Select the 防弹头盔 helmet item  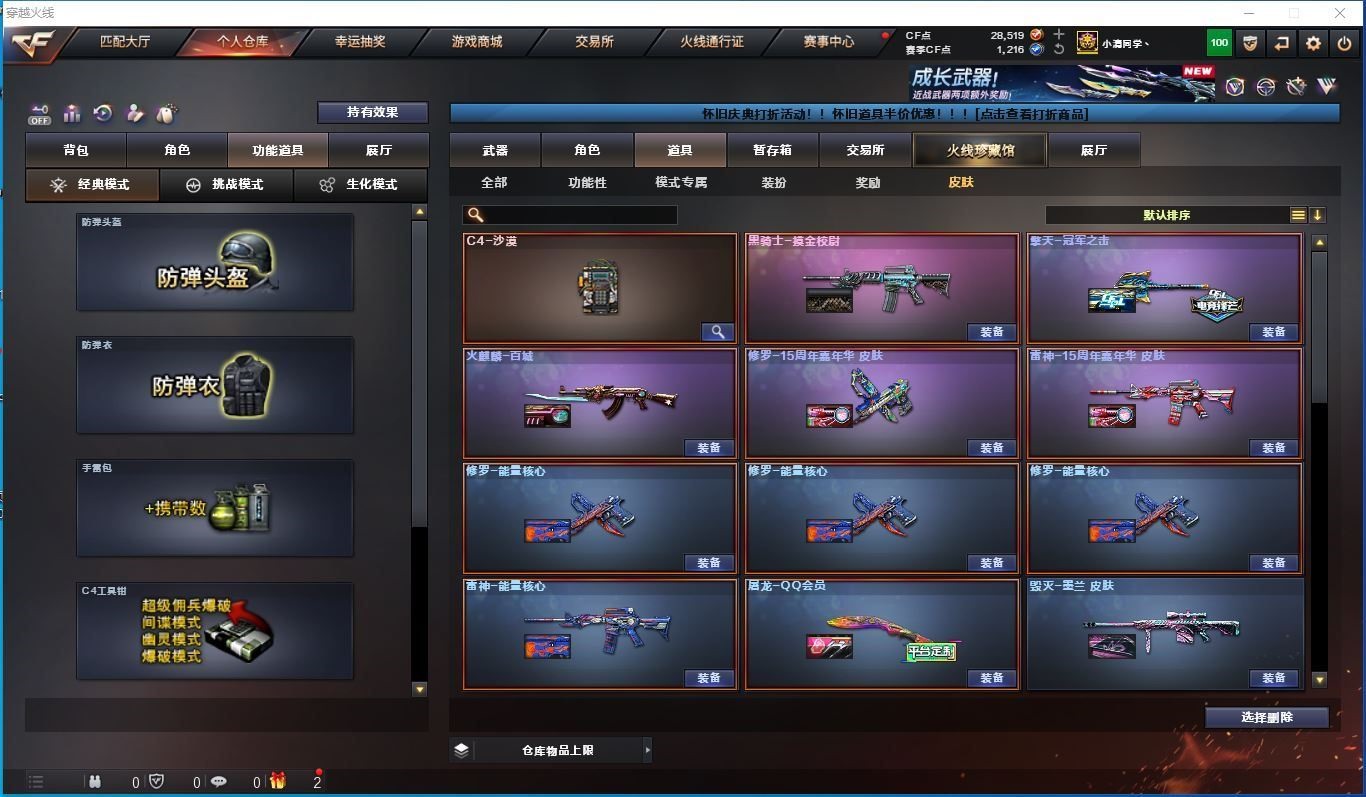tap(214, 262)
